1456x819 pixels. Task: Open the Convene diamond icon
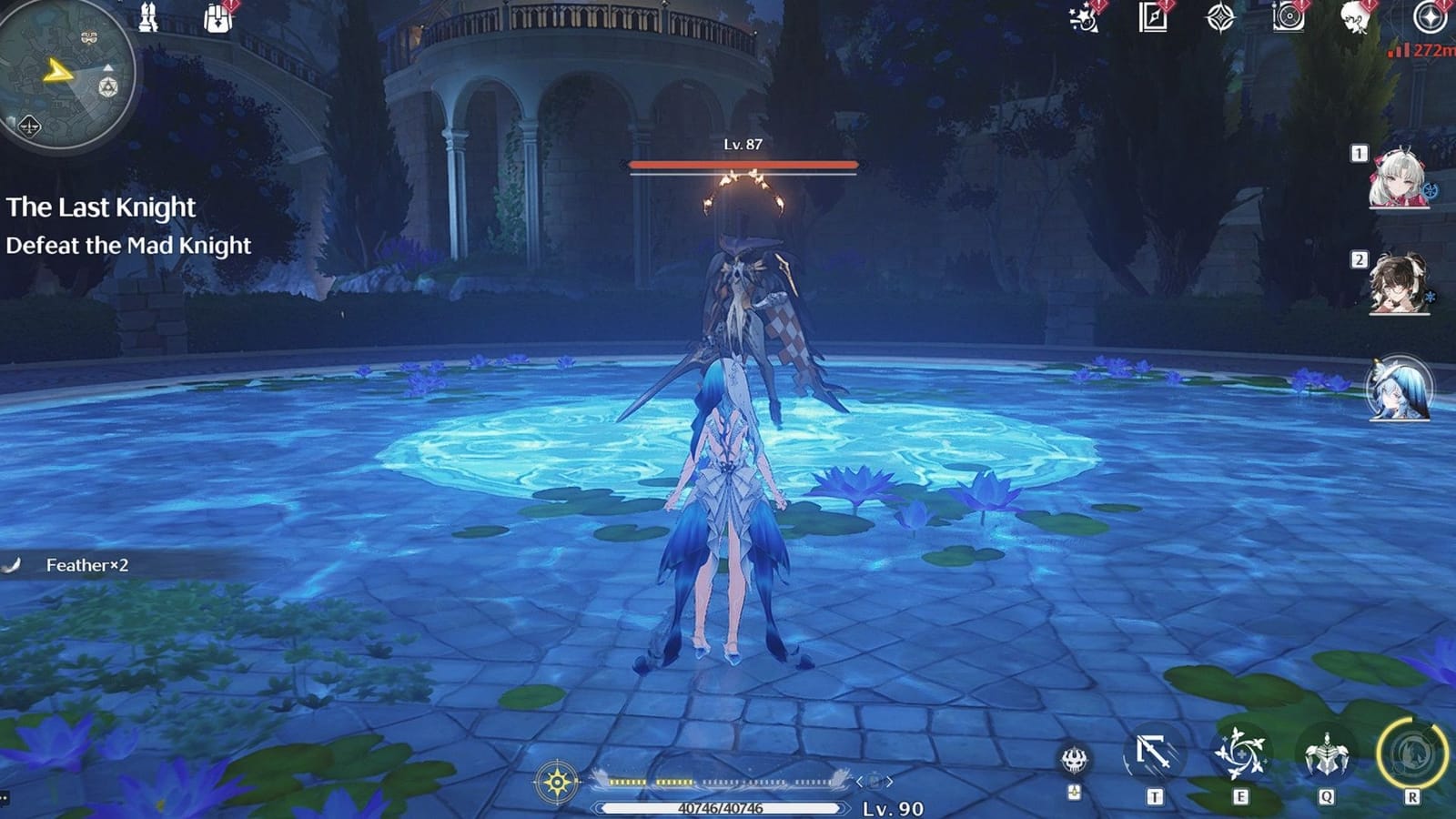pyautogui.click(x=1219, y=18)
